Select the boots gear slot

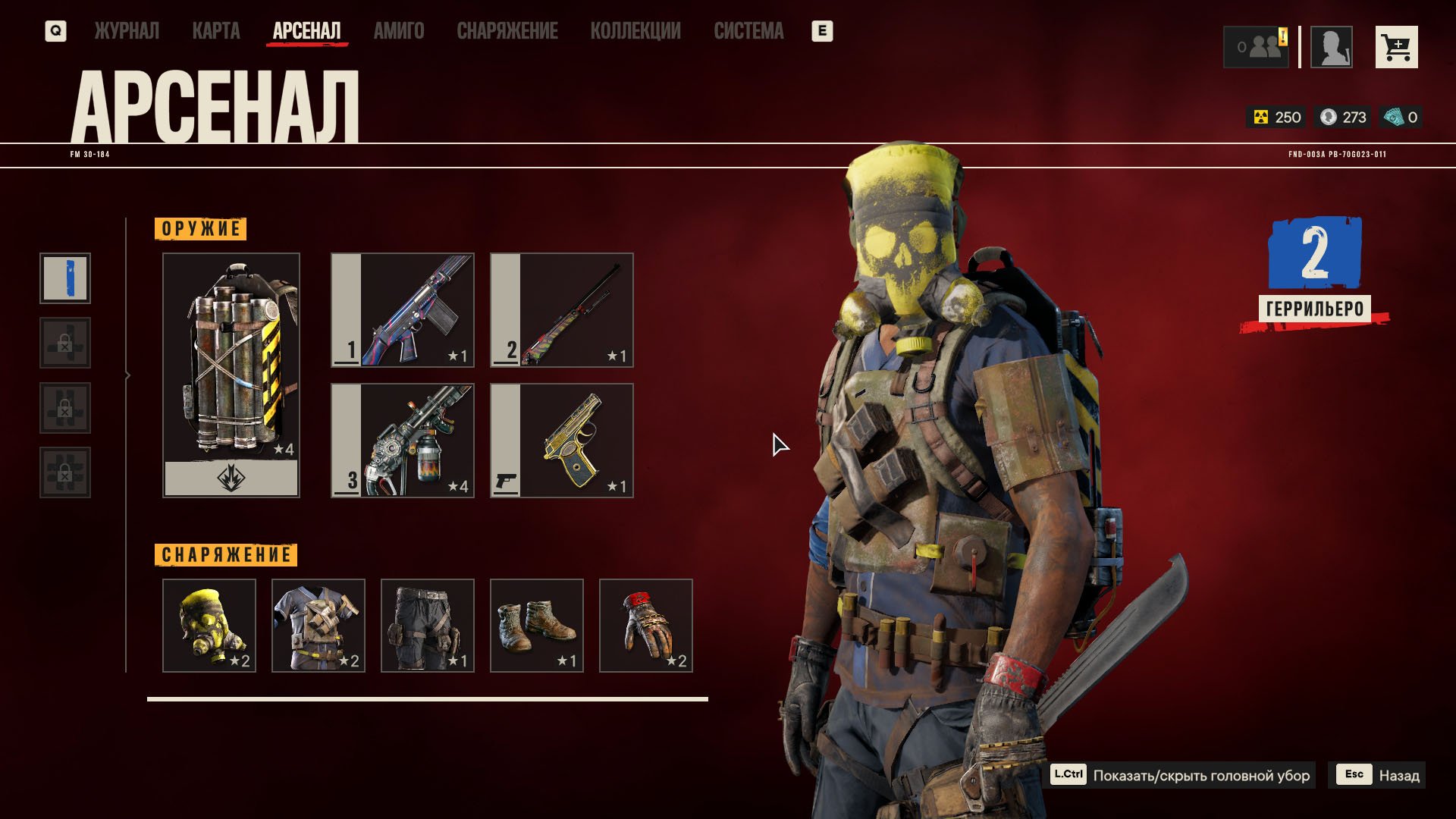click(x=537, y=626)
